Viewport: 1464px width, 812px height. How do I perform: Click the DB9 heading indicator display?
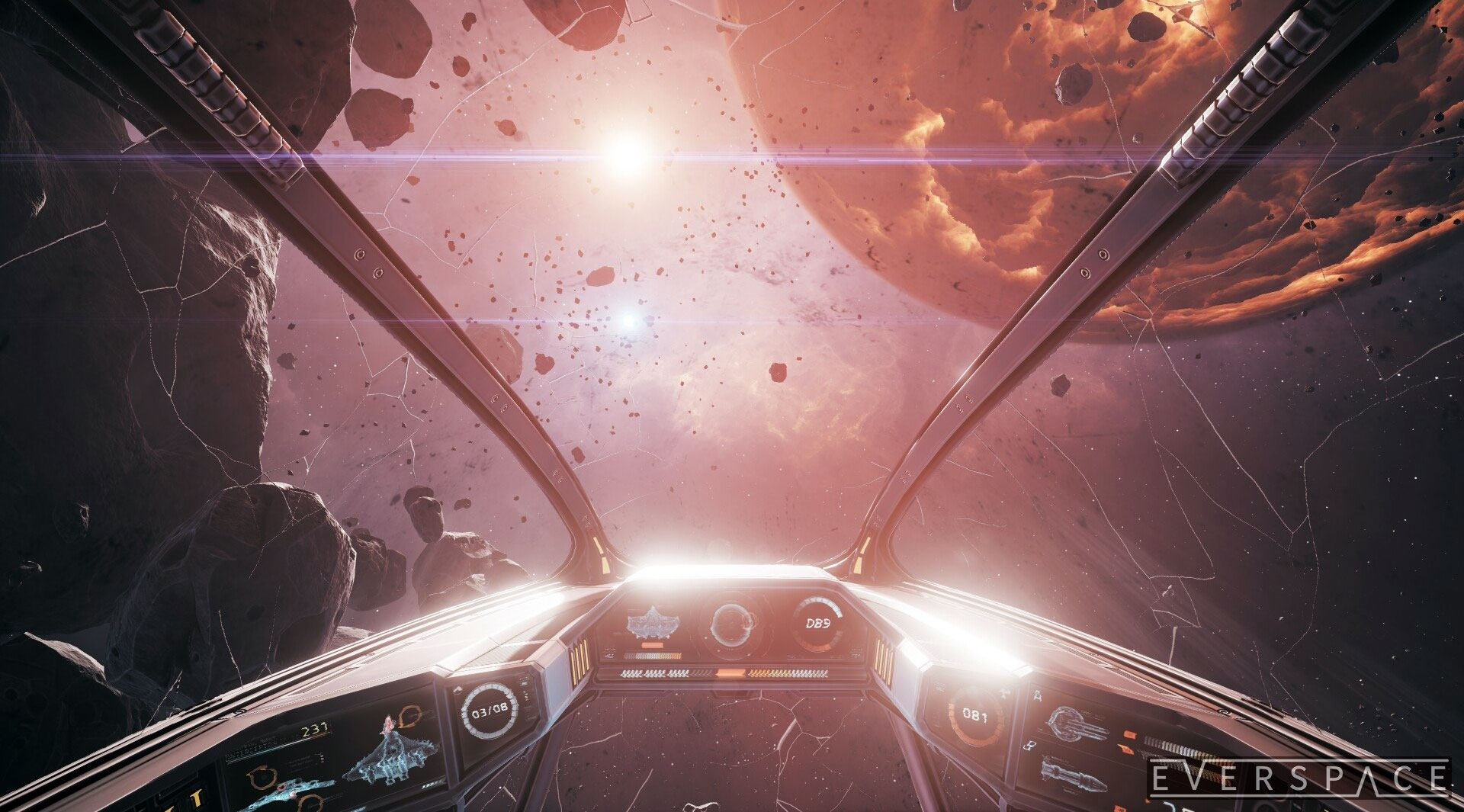(818, 622)
